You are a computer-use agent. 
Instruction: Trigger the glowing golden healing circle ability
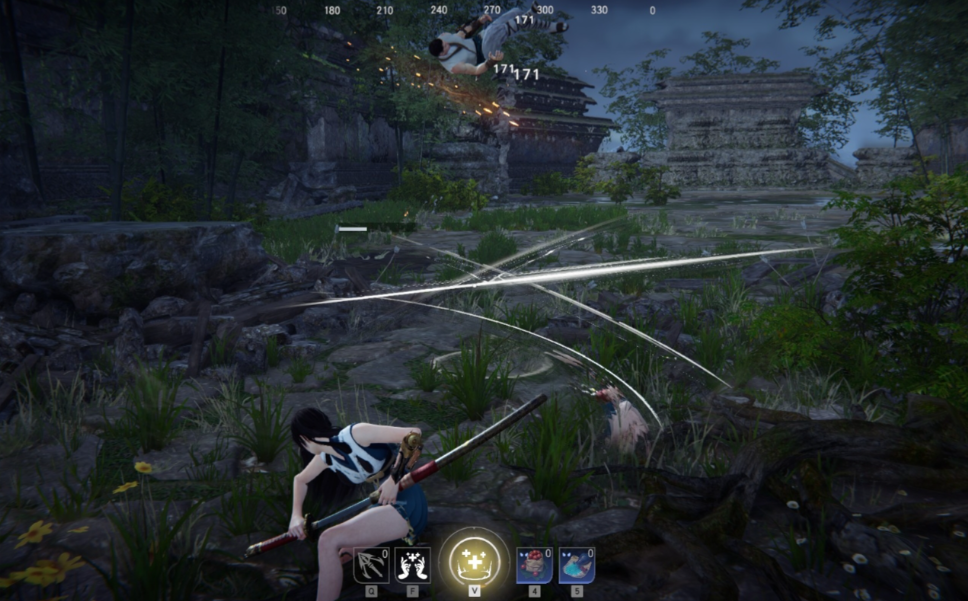click(473, 558)
